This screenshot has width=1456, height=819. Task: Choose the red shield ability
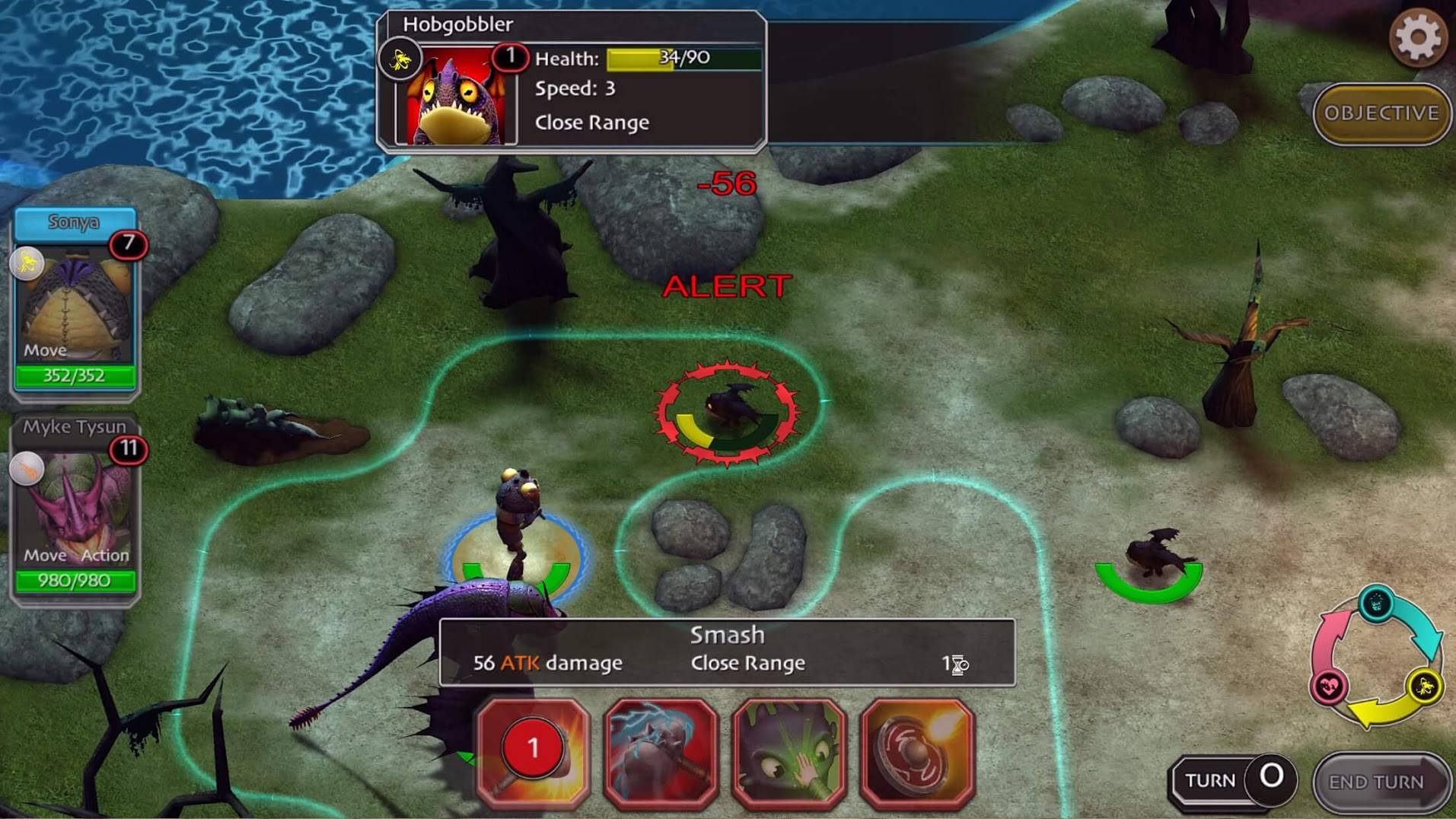[x=917, y=750]
